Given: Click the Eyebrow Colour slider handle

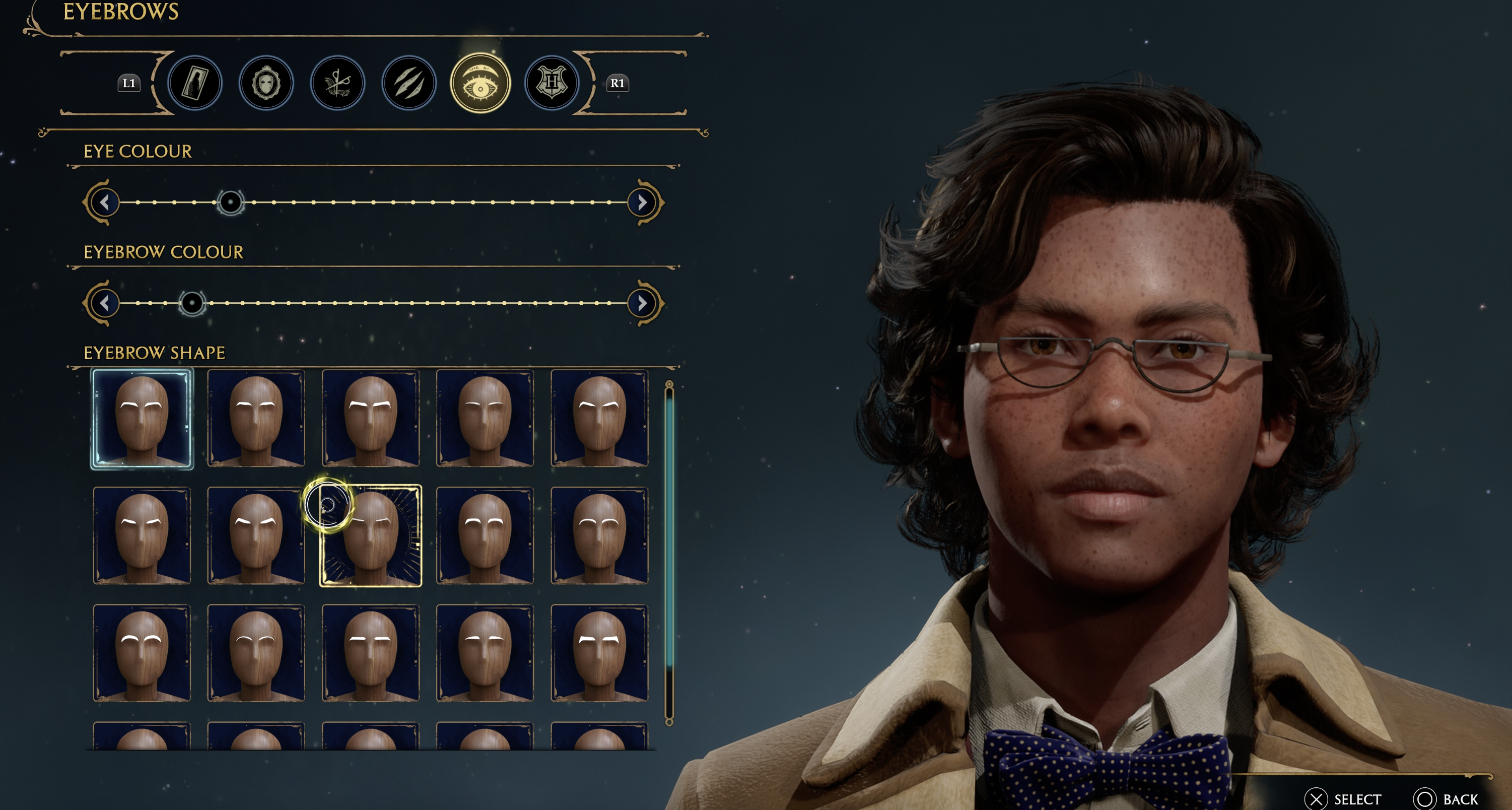Looking at the screenshot, I should [x=192, y=303].
